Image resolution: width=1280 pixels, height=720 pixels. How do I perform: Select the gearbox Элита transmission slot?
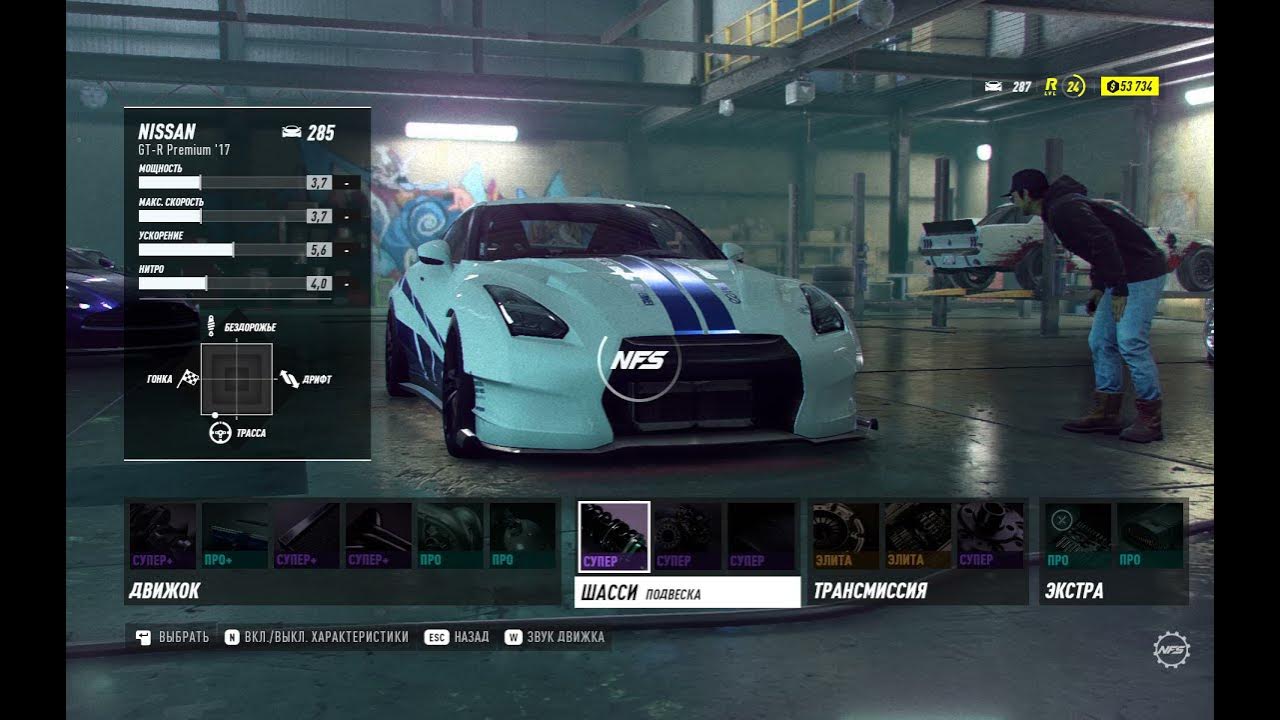tap(917, 536)
